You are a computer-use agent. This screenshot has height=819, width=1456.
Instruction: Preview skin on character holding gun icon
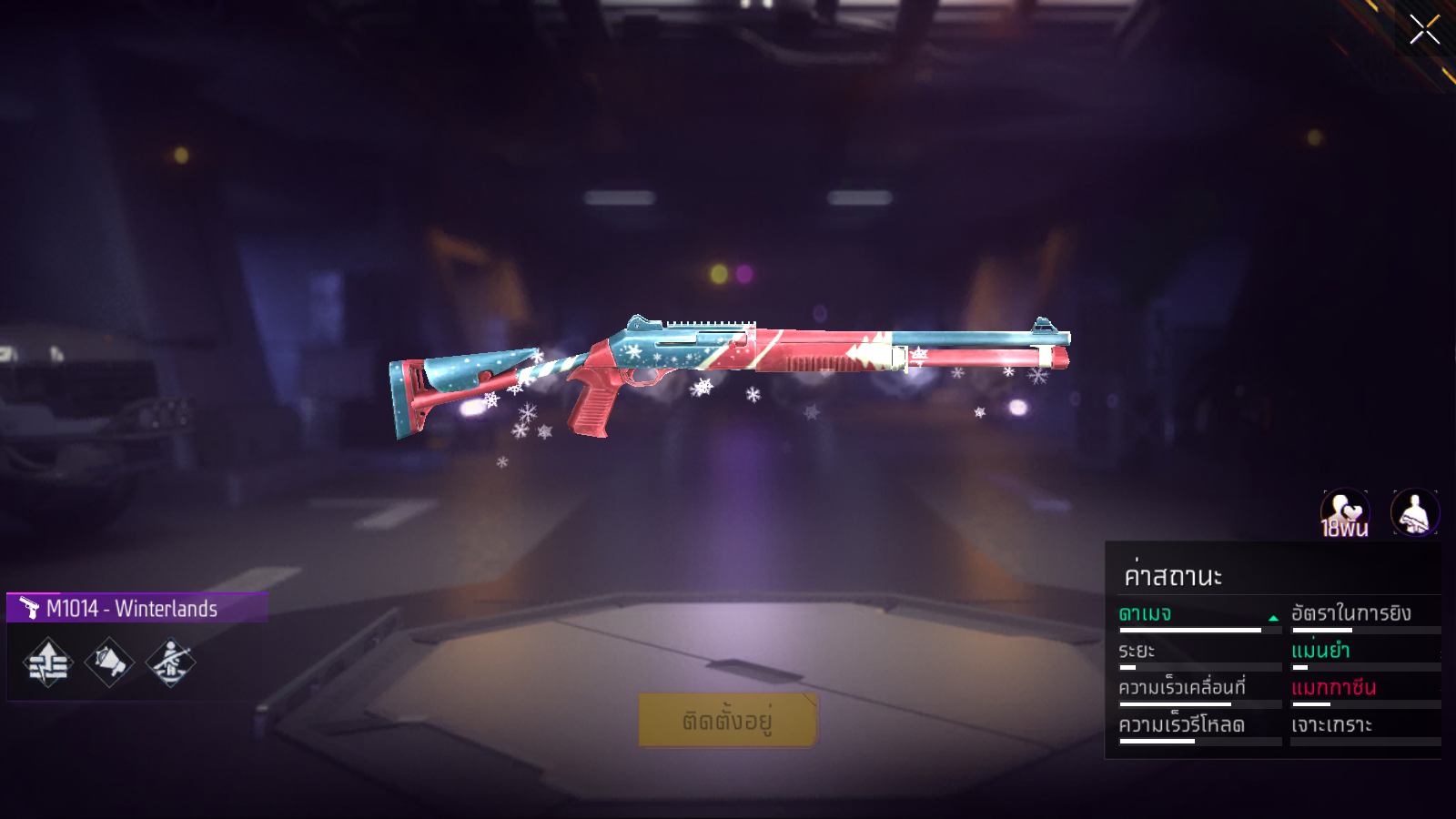coord(1415,513)
